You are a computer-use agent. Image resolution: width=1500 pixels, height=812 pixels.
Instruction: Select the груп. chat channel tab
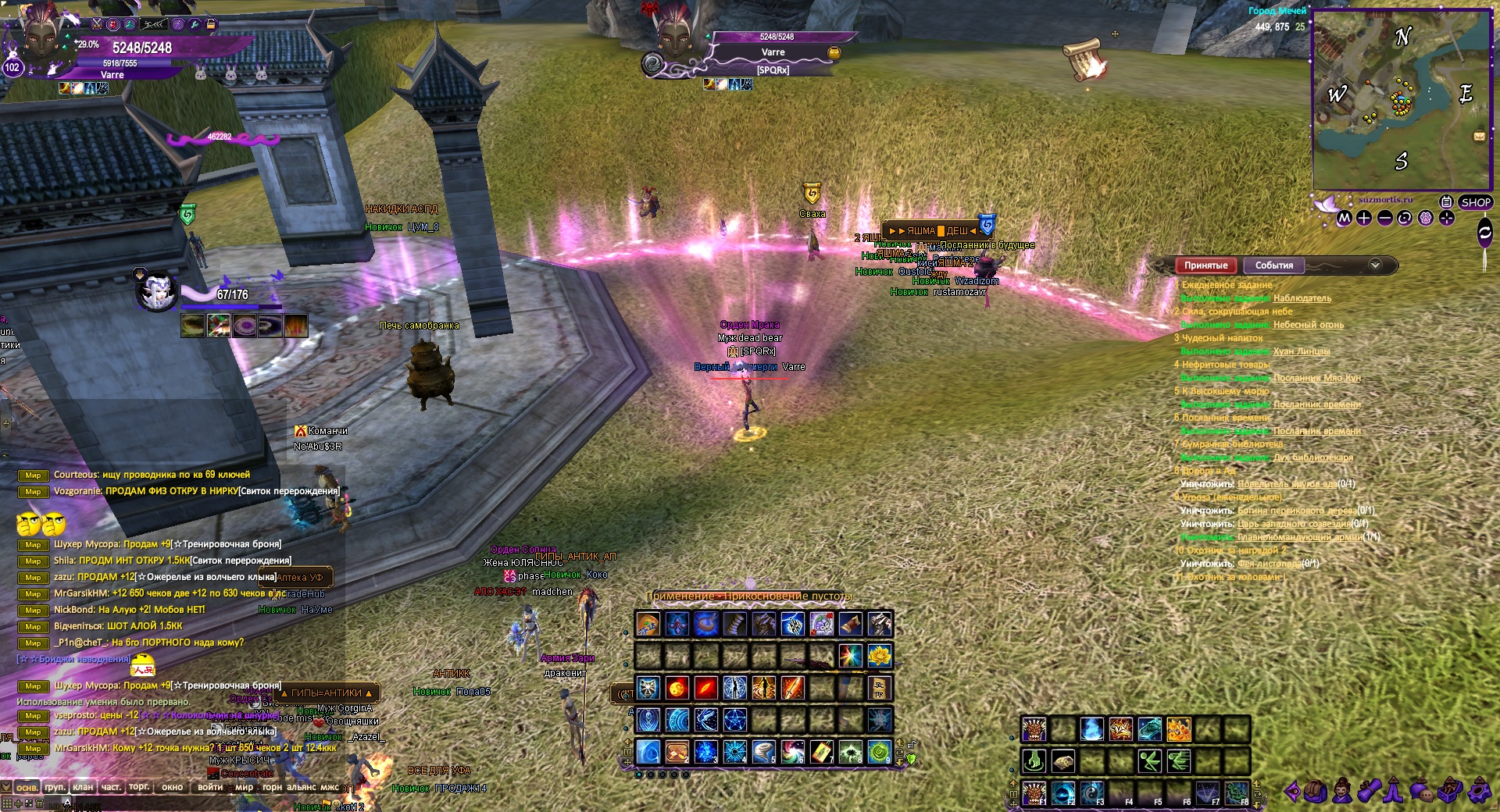[55, 787]
